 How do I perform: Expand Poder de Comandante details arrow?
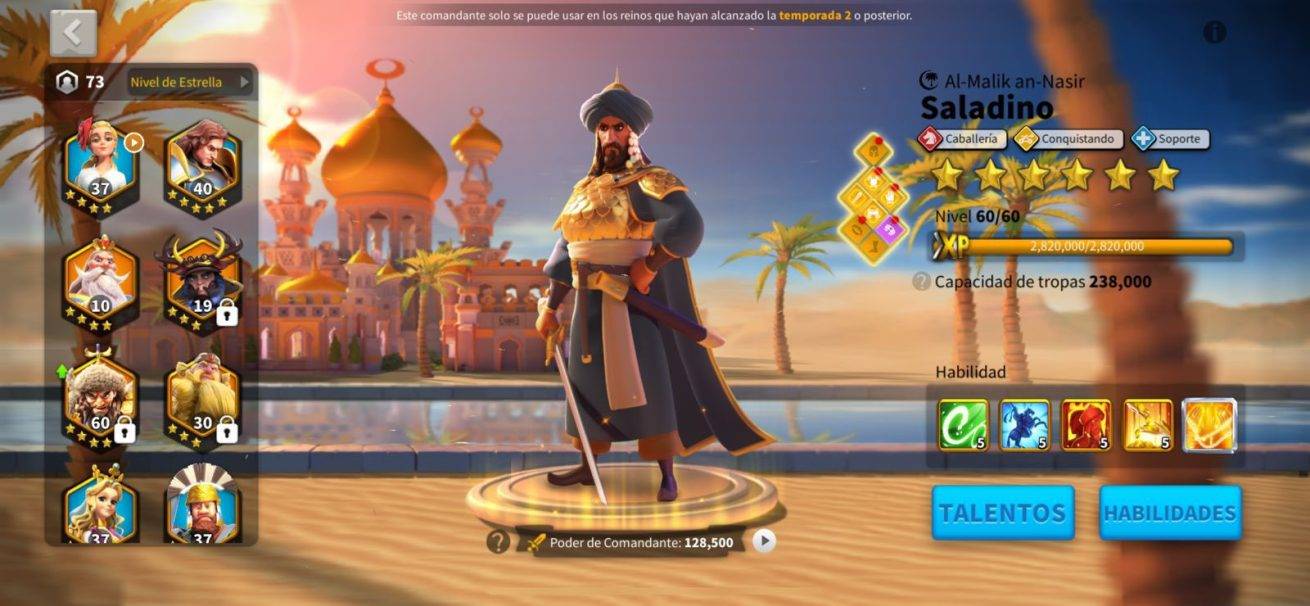tap(764, 541)
